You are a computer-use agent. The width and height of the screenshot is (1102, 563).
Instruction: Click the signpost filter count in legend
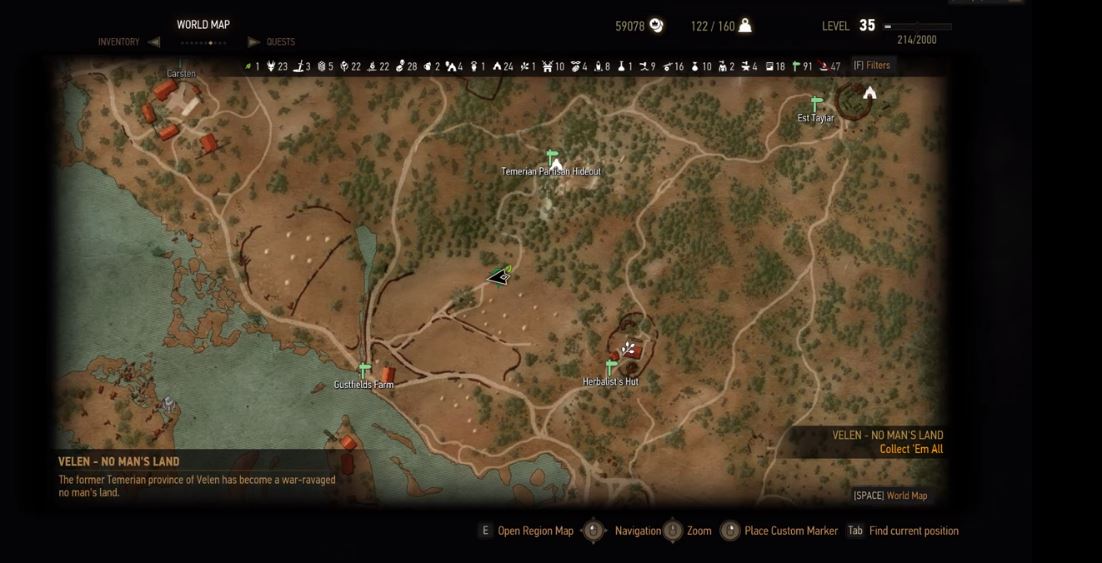click(801, 67)
